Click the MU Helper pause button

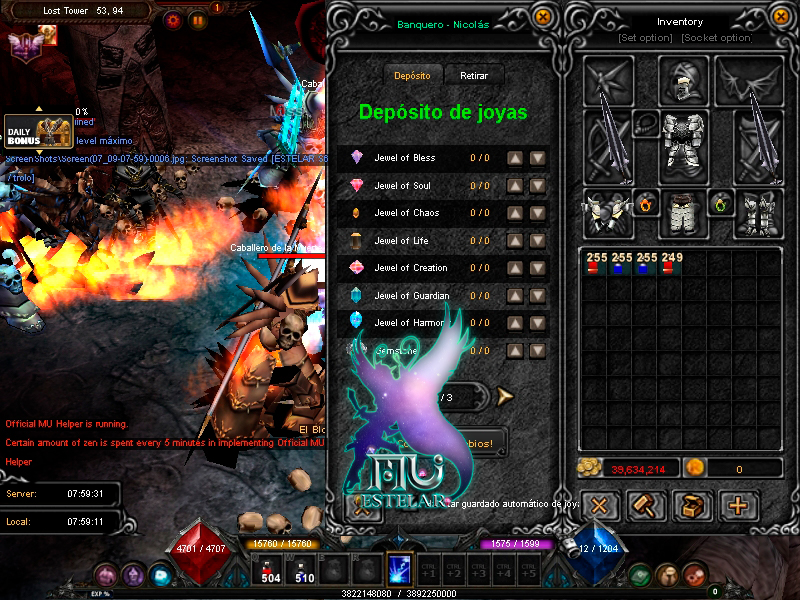tap(198, 19)
